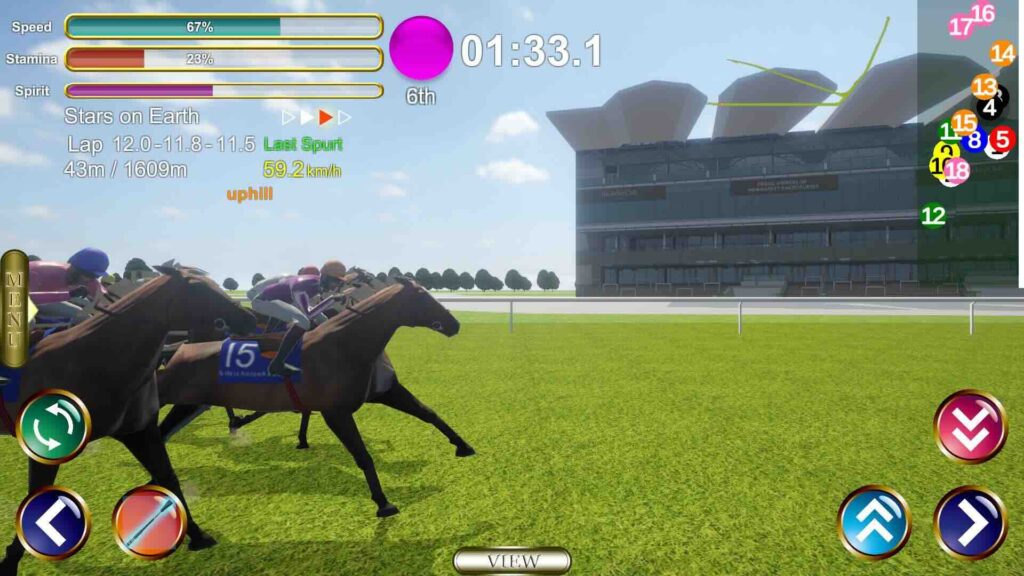This screenshot has width=1024, height=576.
Task: Click the orange number 14 horse marker
Action: [1002, 54]
